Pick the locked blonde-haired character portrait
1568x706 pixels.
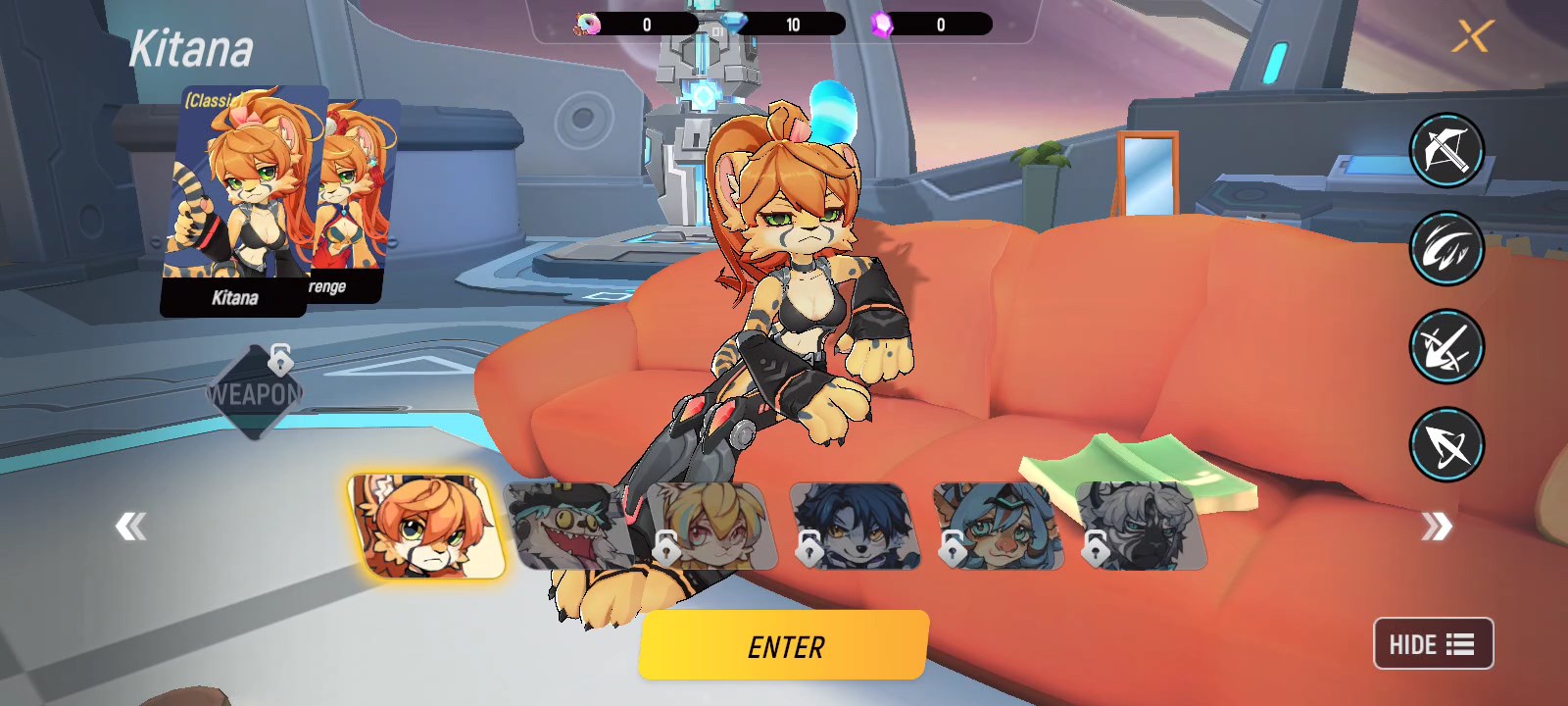pos(710,527)
